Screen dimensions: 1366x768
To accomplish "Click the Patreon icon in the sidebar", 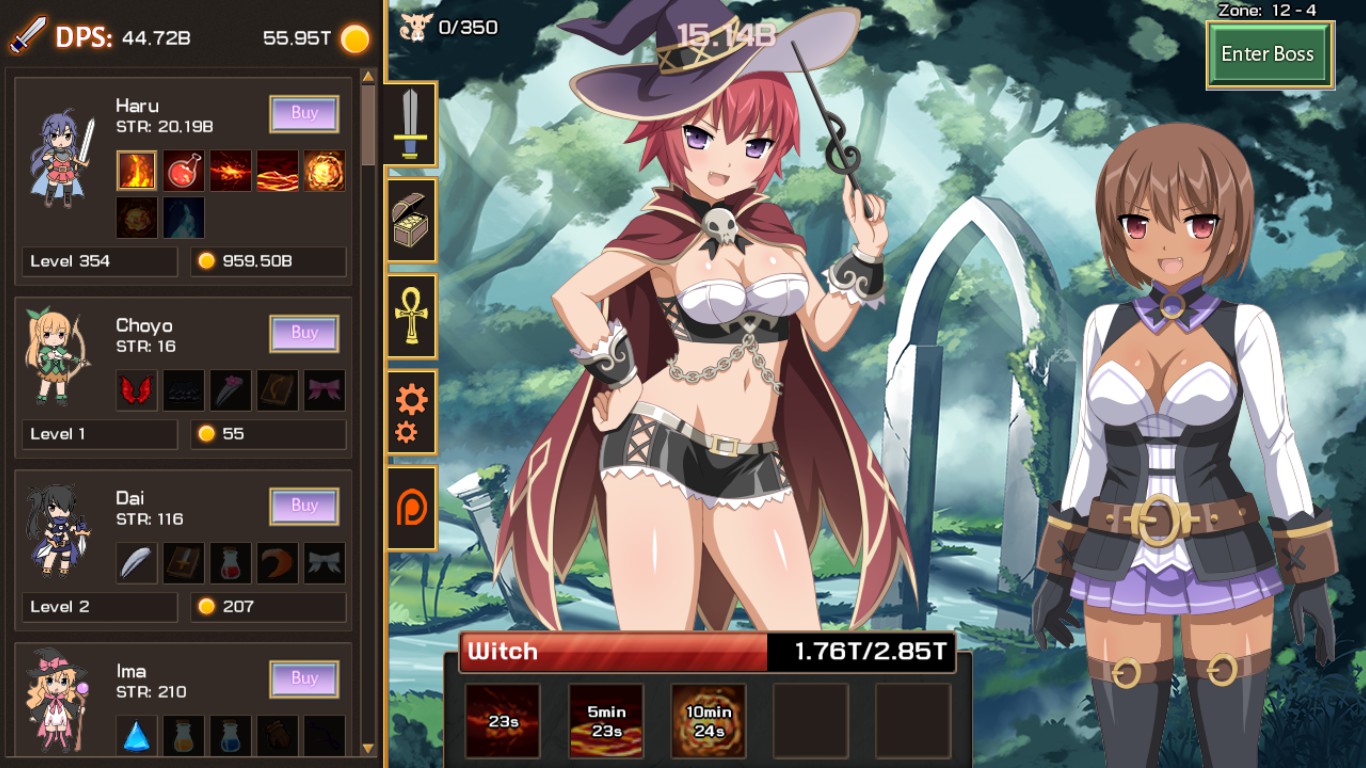I will (412, 507).
